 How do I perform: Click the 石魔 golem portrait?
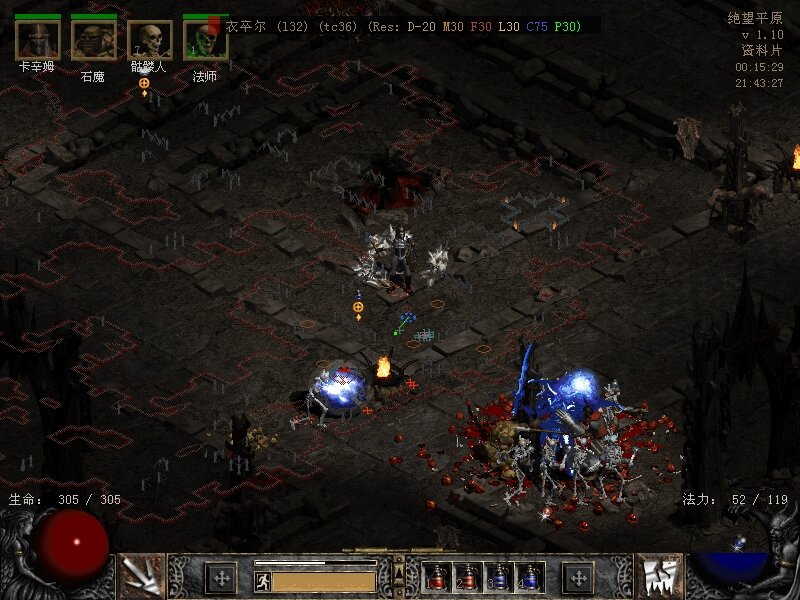pyautogui.click(x=93, y=40)
